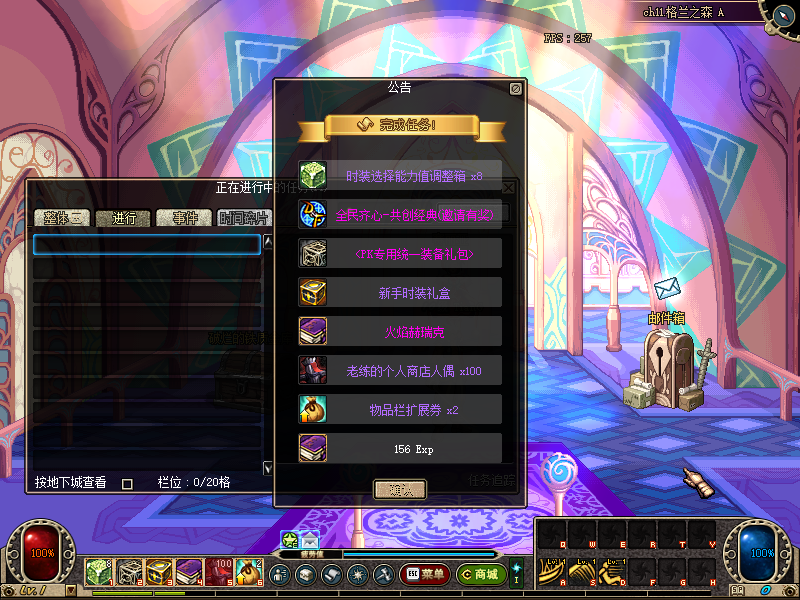
Task: Choose the PK专用统一装备礼包 reward
Action: 400,253
